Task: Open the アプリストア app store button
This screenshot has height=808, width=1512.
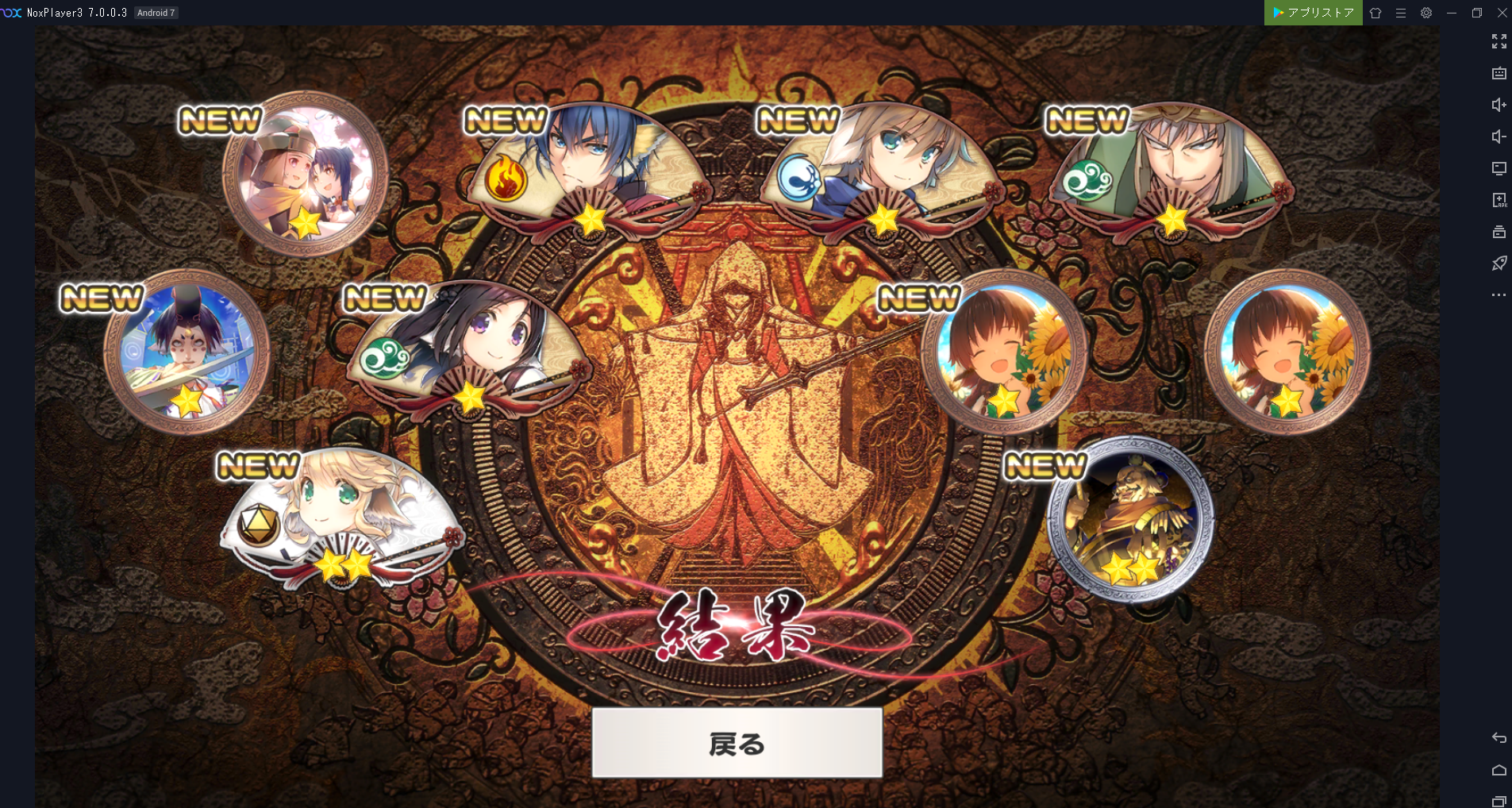Action: [x=1313, y=13]
